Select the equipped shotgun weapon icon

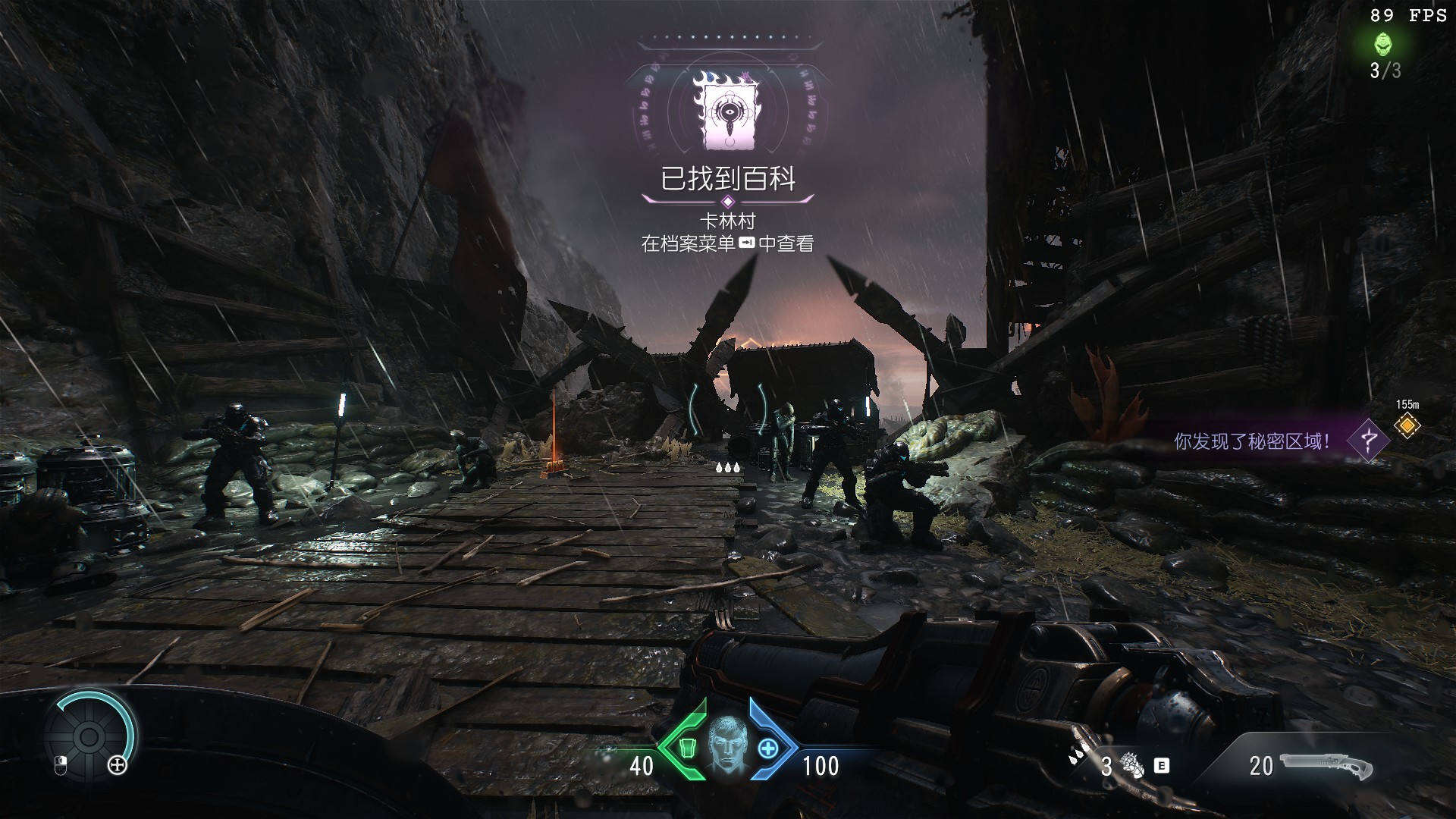(x=1326, y=766)
